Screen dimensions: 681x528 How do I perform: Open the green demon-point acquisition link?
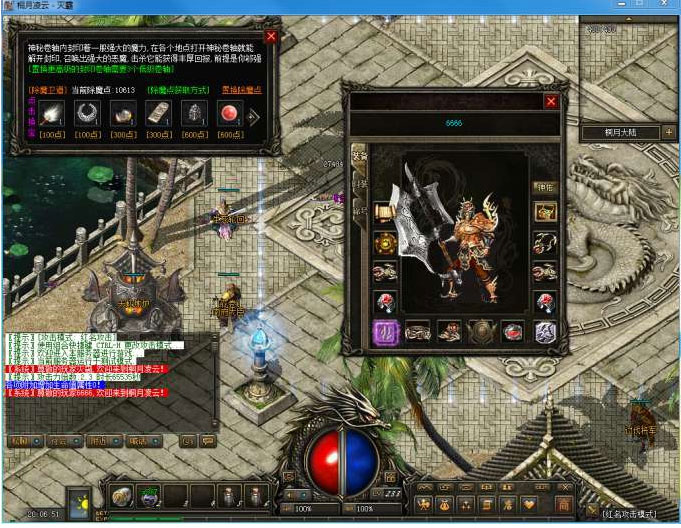click(181, 89)
